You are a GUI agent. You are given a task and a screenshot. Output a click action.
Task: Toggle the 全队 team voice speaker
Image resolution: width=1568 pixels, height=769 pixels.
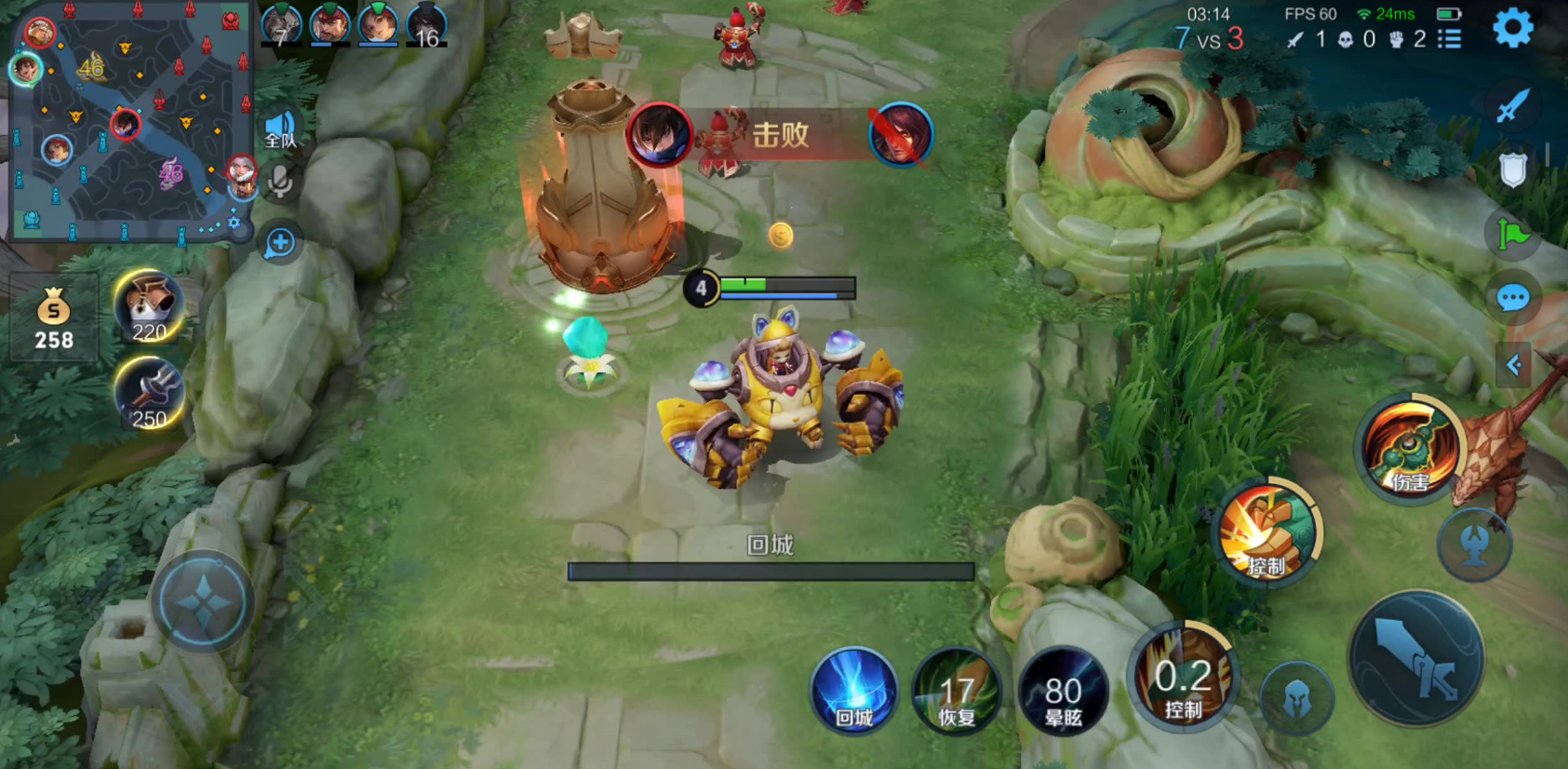(280, 130)
